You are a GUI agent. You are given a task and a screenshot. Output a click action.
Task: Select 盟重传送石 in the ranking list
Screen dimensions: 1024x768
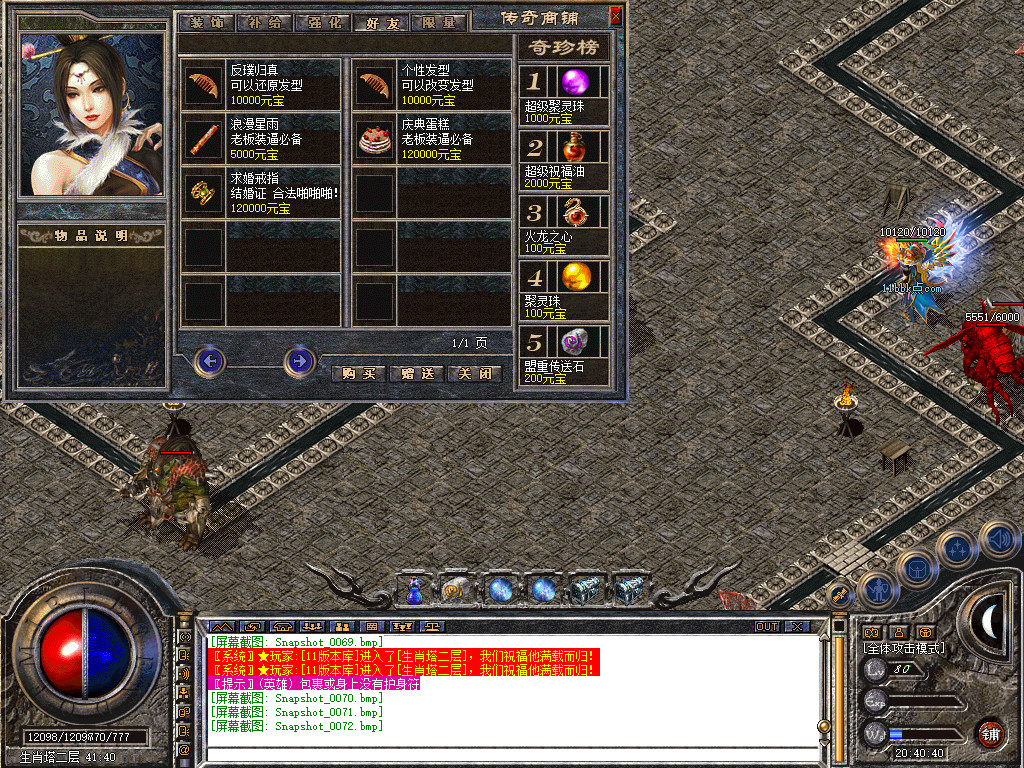[x=573, y=341]
